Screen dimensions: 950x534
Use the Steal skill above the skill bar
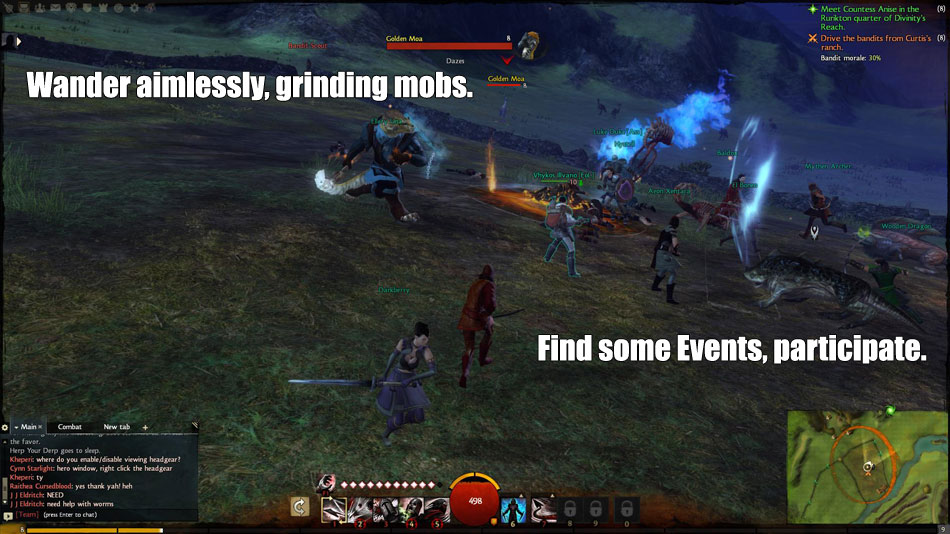tap(326, 484)
